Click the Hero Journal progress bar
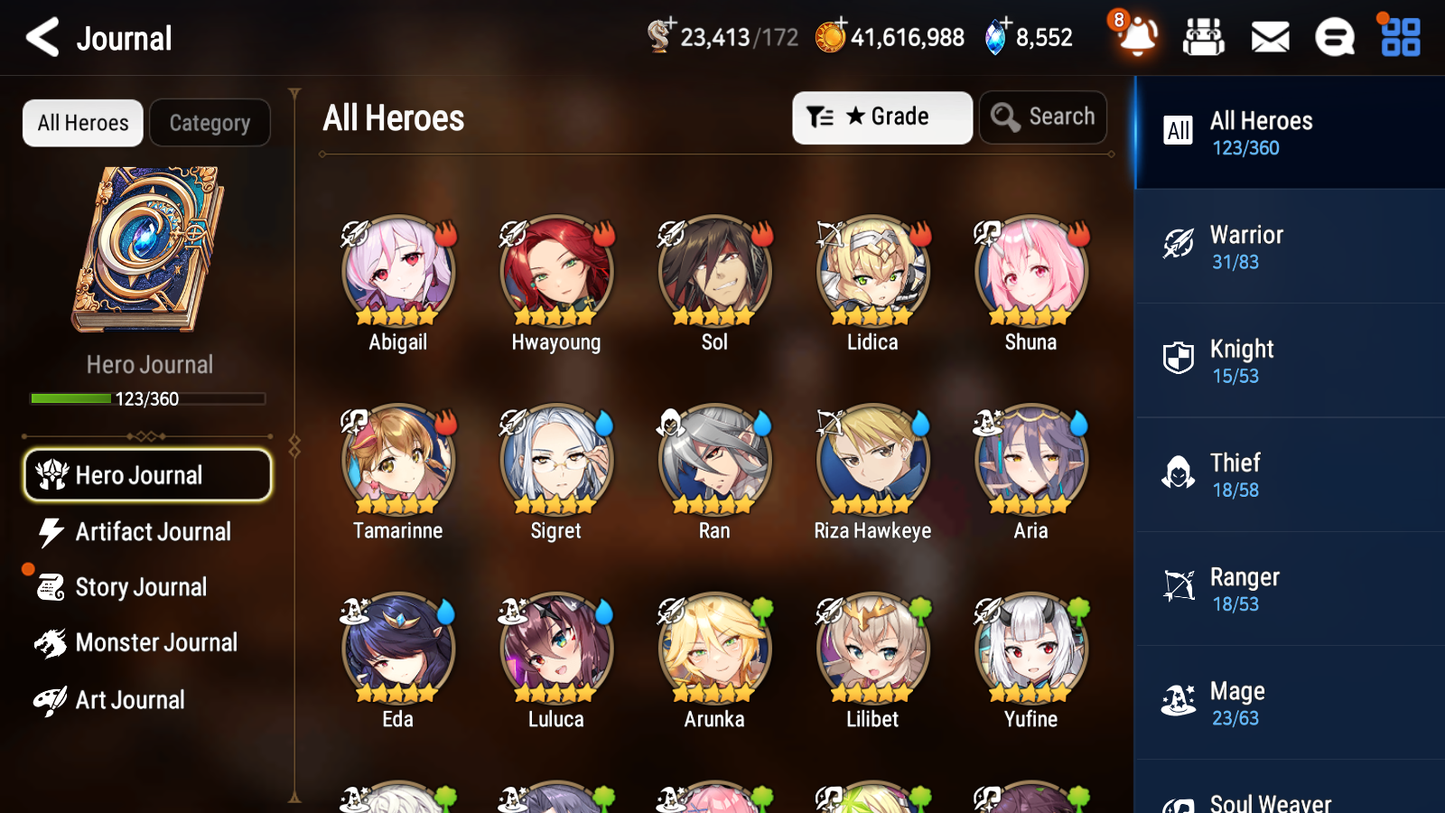1445x813 pixels. click(148, 398)
